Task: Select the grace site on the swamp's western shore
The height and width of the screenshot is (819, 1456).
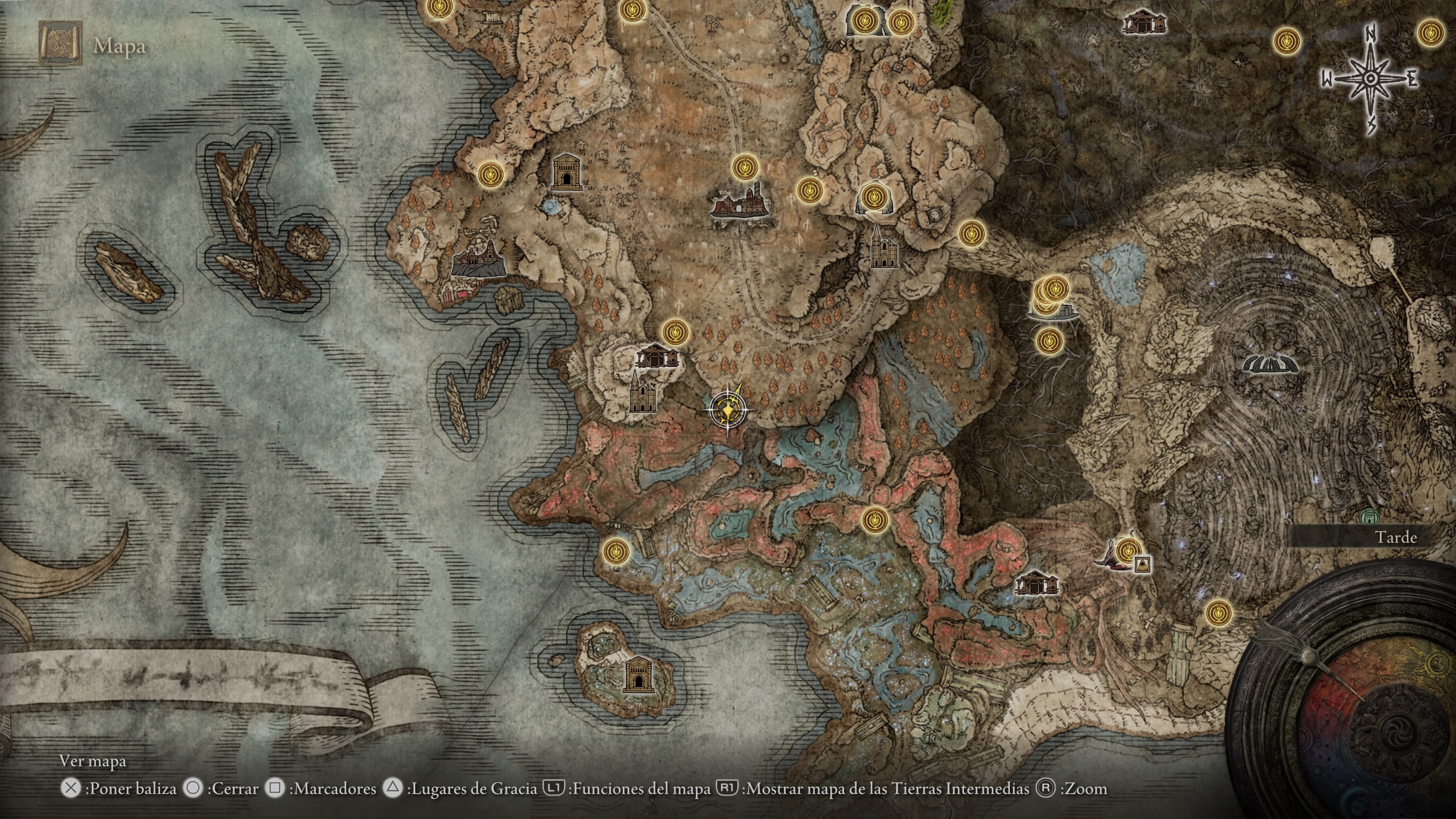Action: click(616, 551)
